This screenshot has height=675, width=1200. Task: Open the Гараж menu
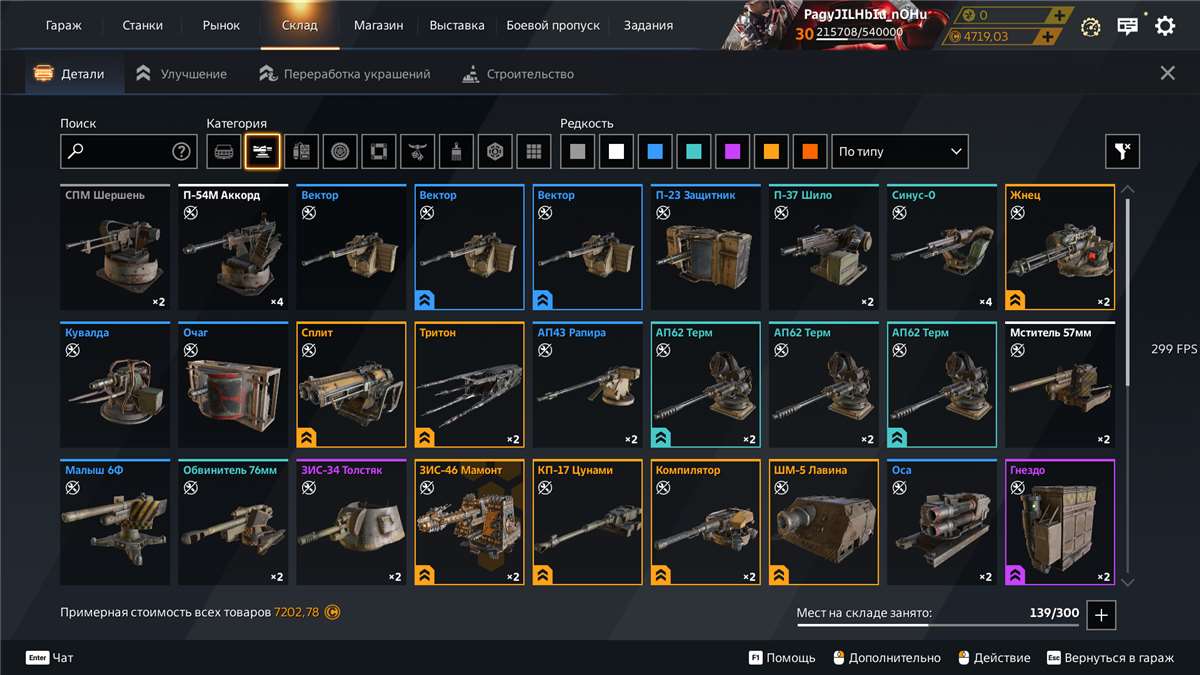pos(63,25)
